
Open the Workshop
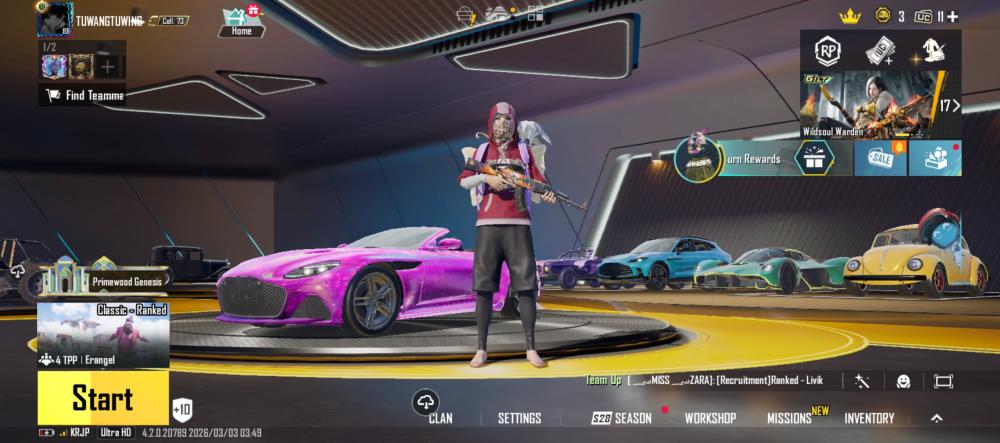coord(710,418)
